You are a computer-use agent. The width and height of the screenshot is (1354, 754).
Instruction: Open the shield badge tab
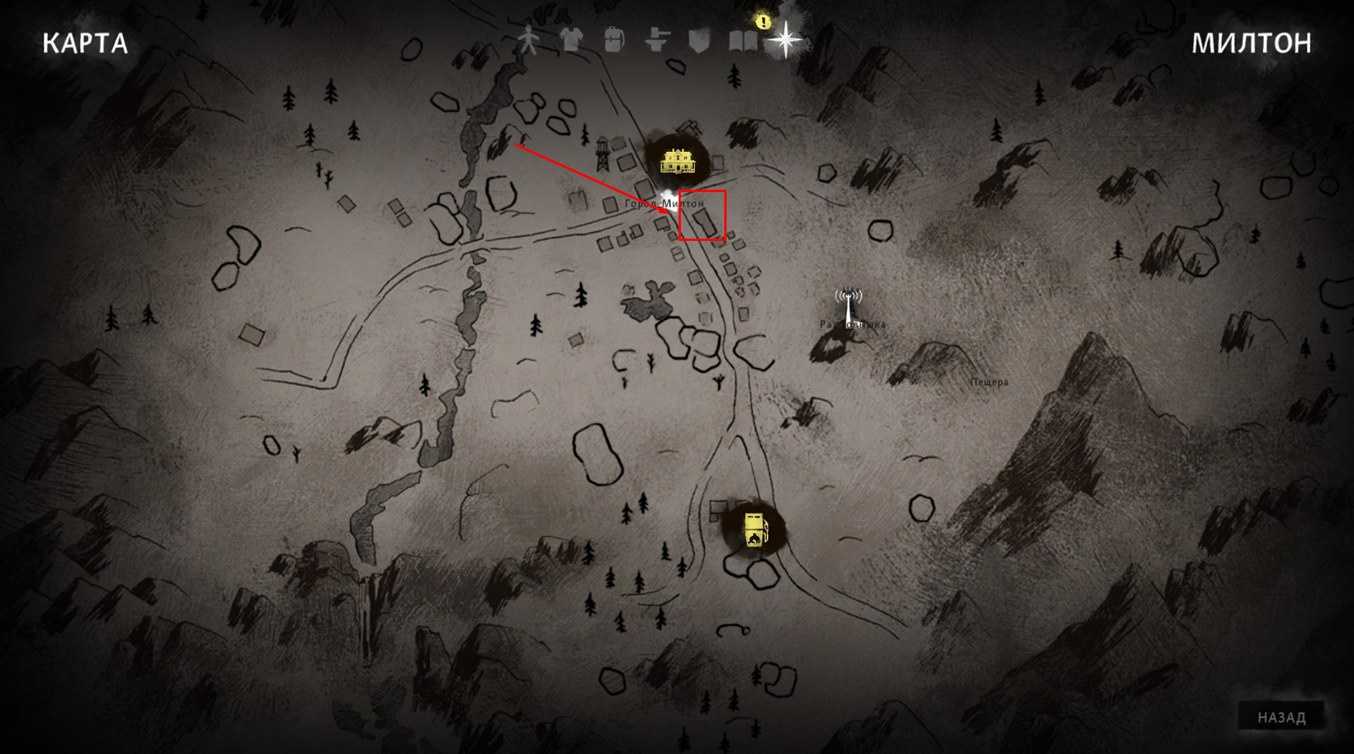point(698,39)
